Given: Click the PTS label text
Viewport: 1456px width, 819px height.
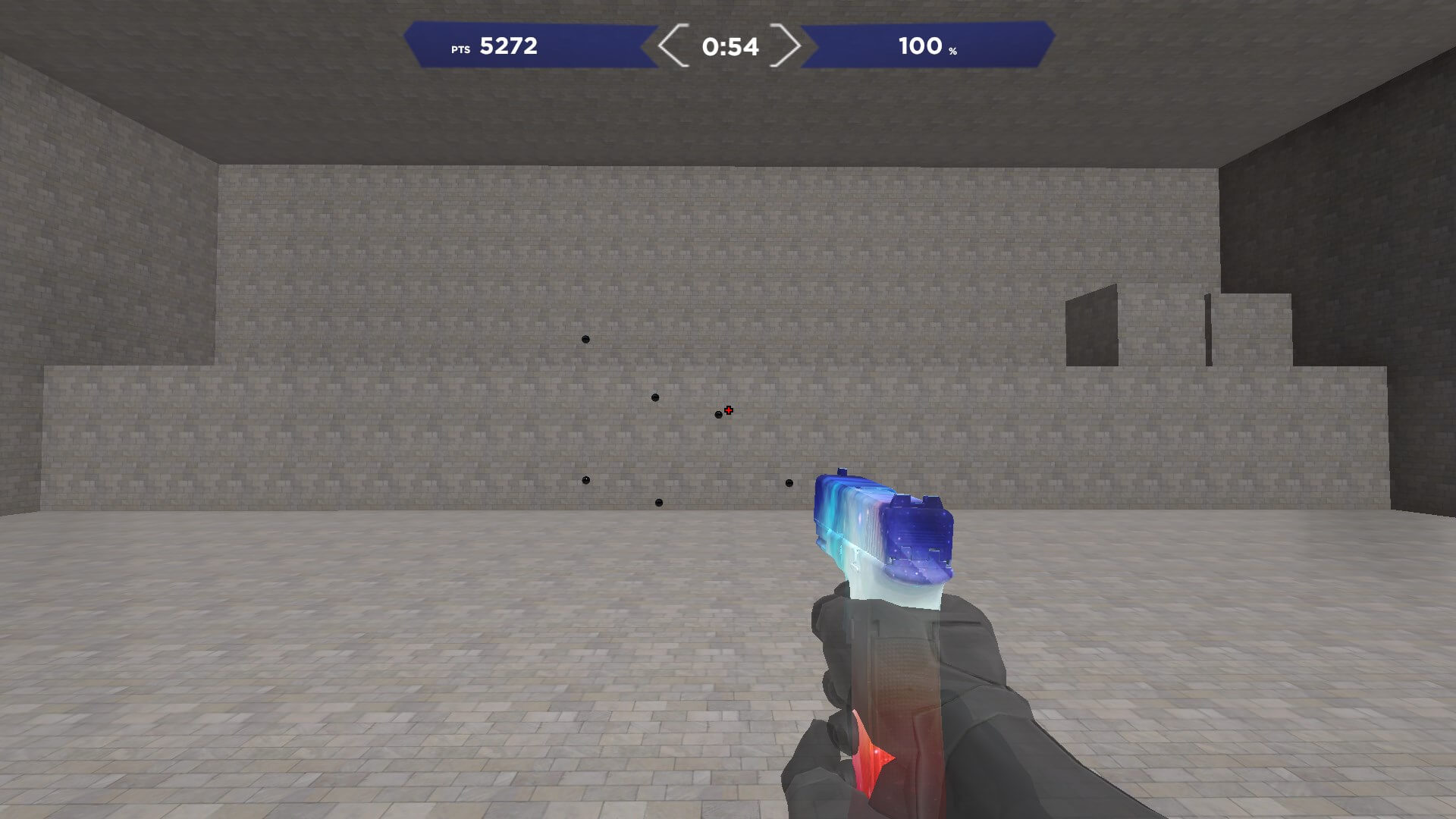Looking at the screenshot, I should click(460, 48).
